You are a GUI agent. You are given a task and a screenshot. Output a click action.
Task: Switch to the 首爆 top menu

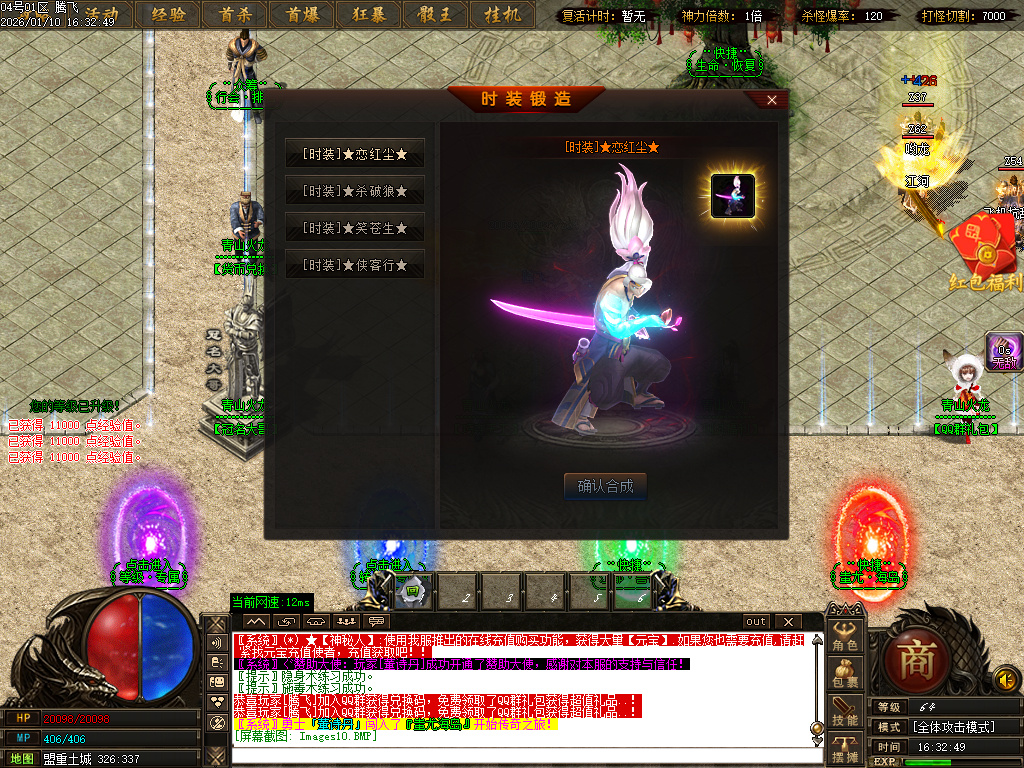click(303, 15)
